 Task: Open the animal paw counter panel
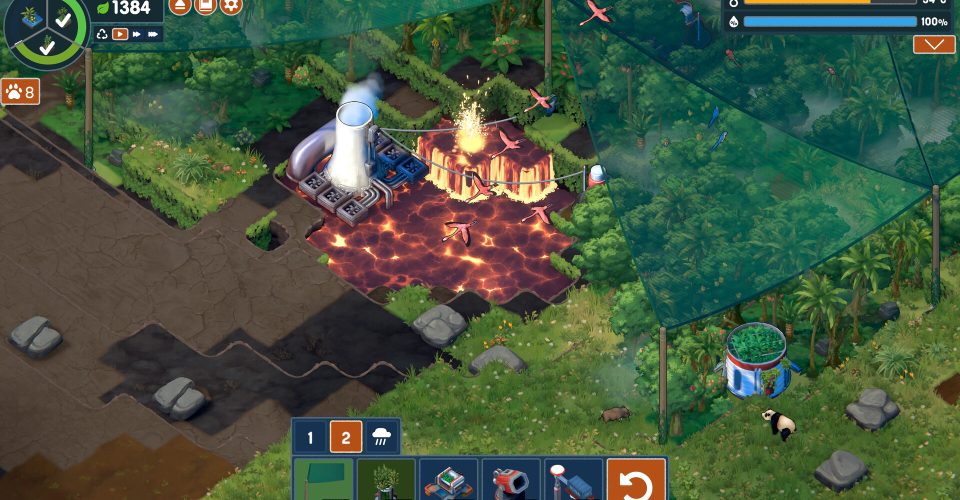tap(20, 92)
